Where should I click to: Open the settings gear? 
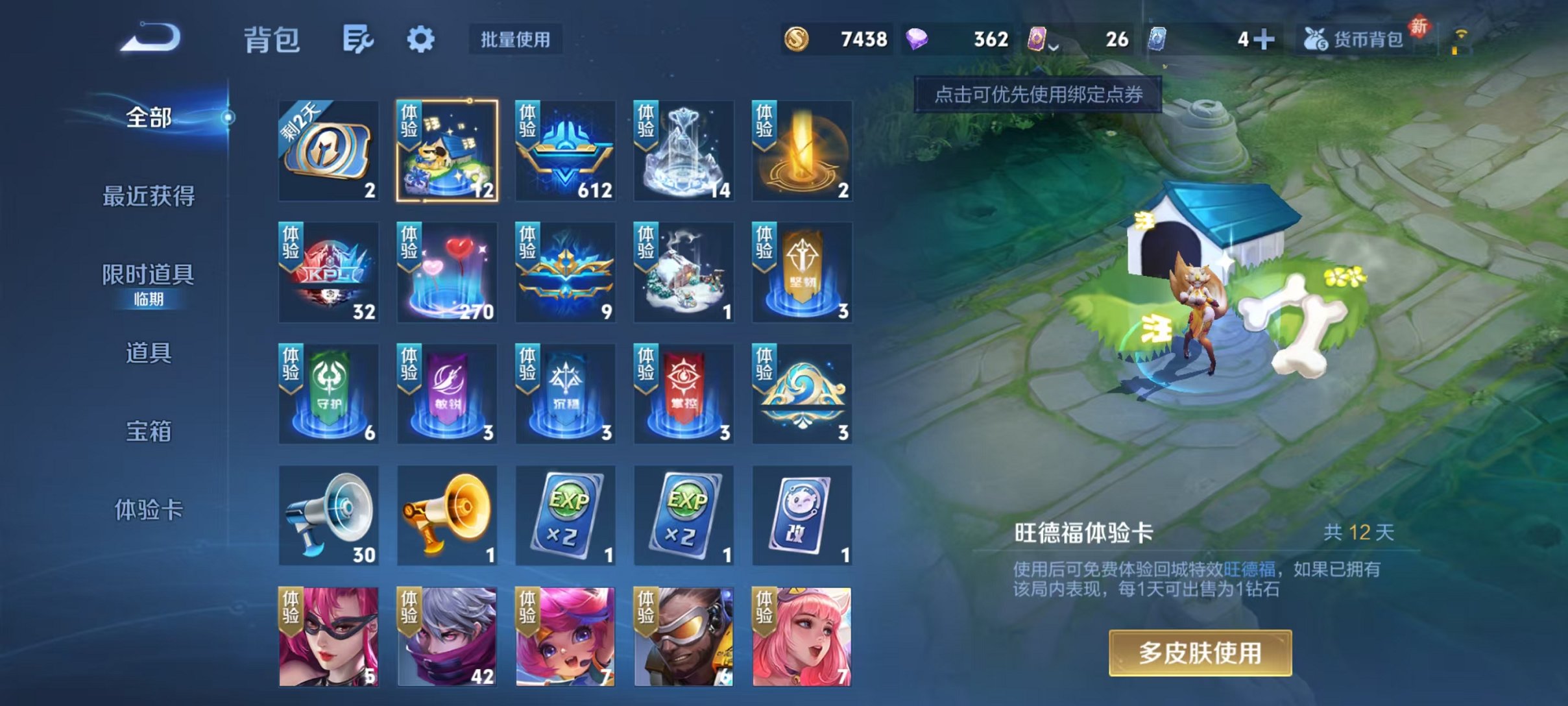422,39
